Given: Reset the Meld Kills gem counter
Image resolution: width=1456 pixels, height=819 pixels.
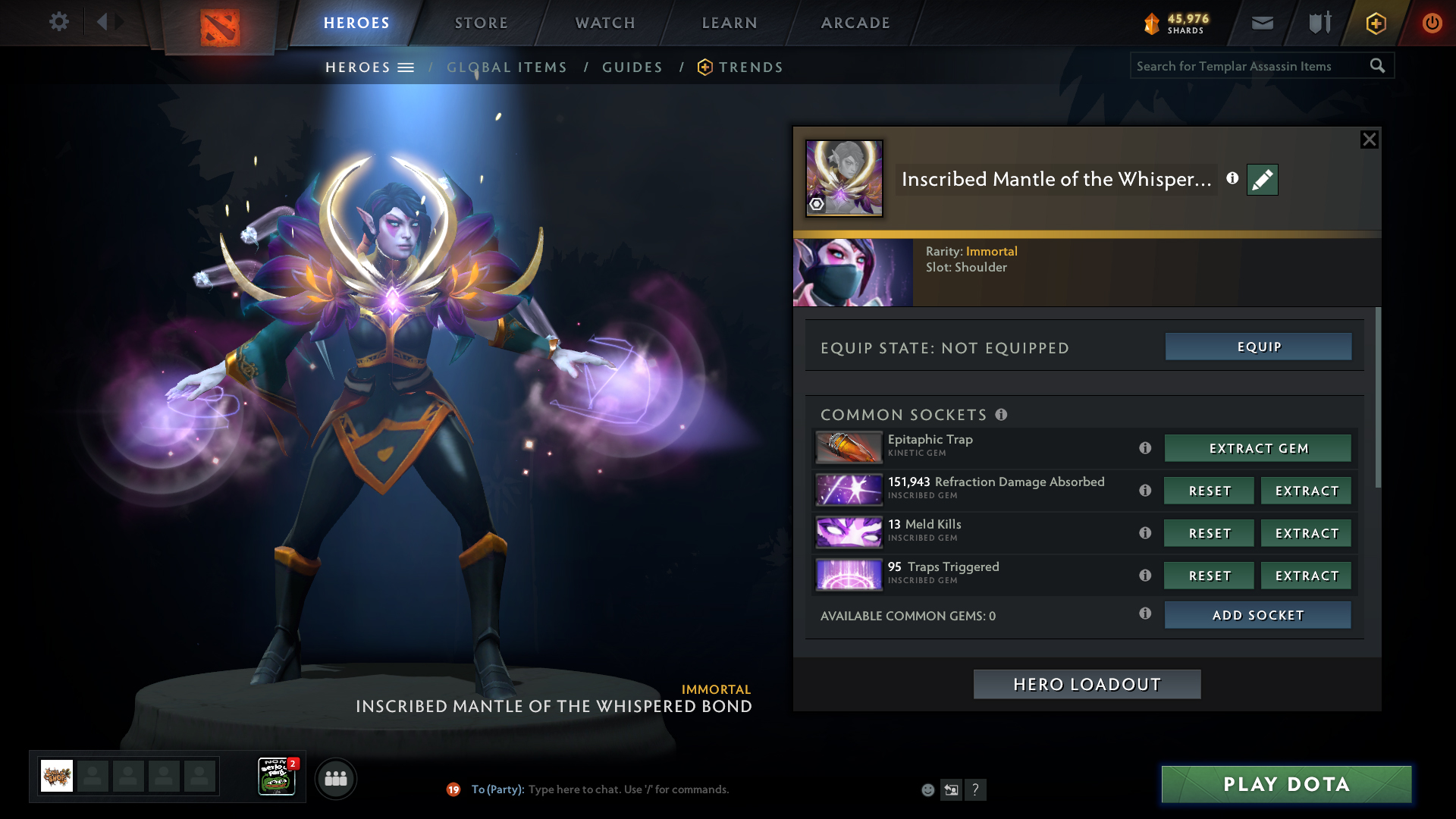Looking at the screenshot, I should coord(1210,533).
